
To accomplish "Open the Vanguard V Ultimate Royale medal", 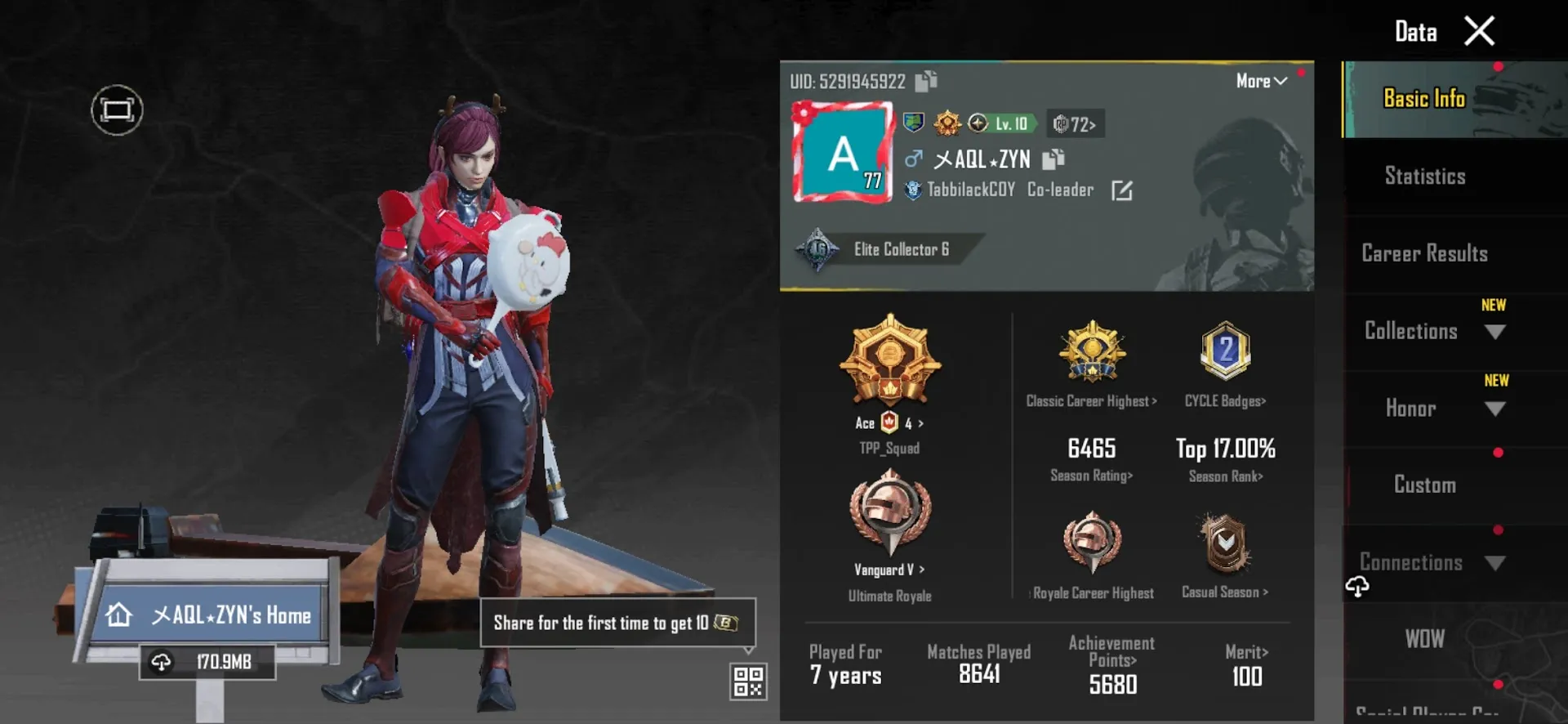I will pos(889,515).
